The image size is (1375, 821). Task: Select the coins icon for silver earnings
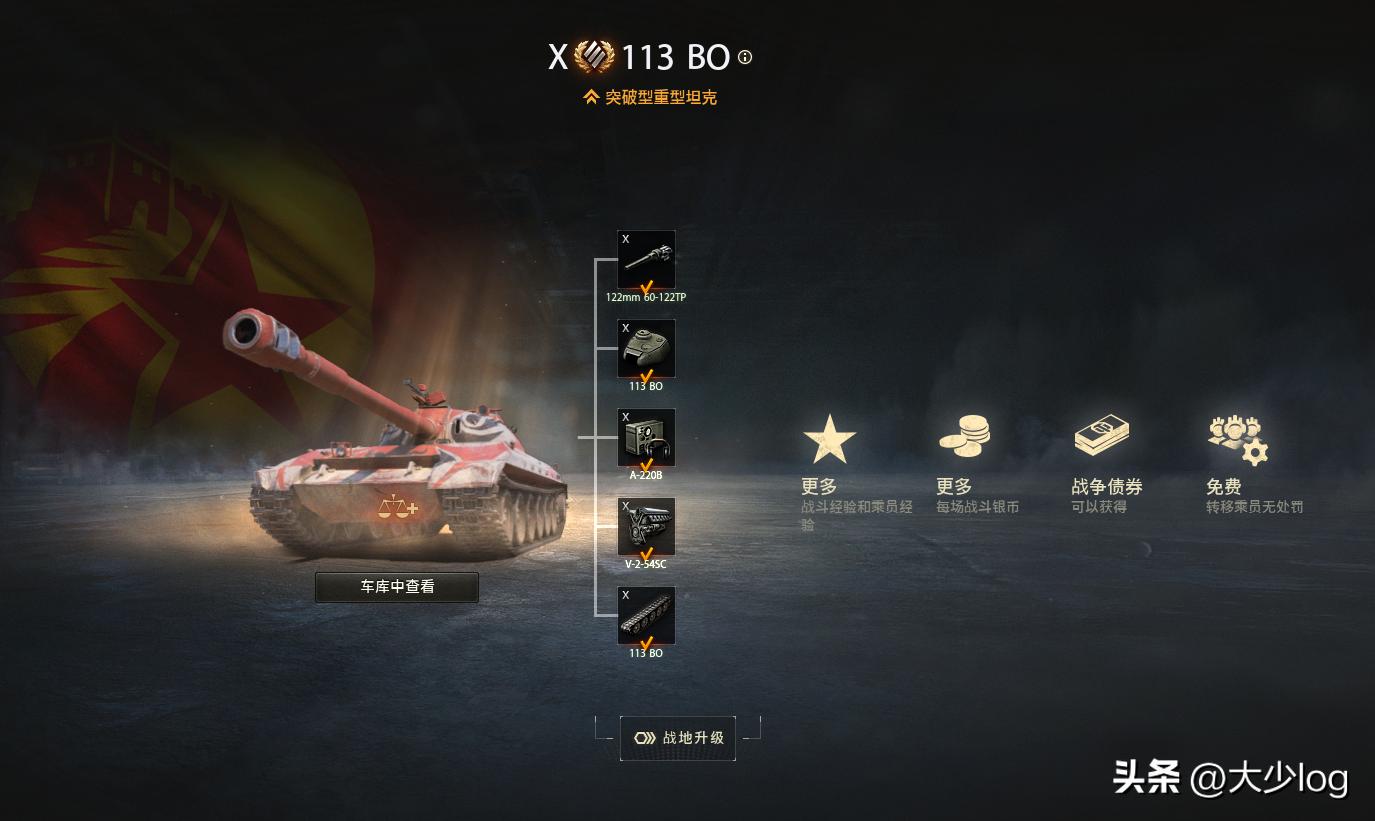pos(963,434)
